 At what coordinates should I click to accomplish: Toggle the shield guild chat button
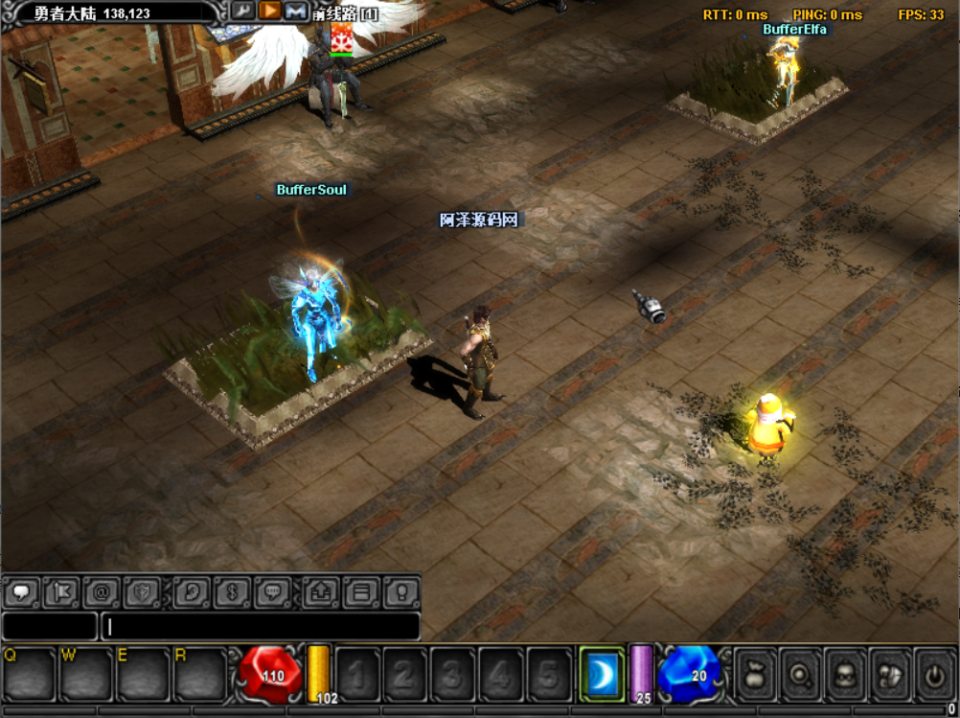coord(141,592)
